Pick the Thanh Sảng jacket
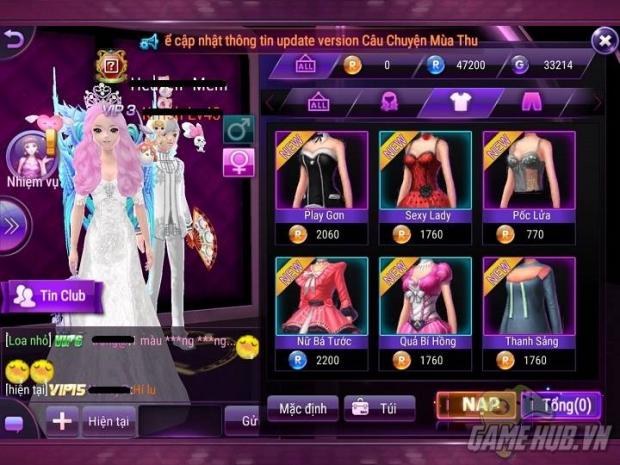Screen dimensions: 620x465 530,305
